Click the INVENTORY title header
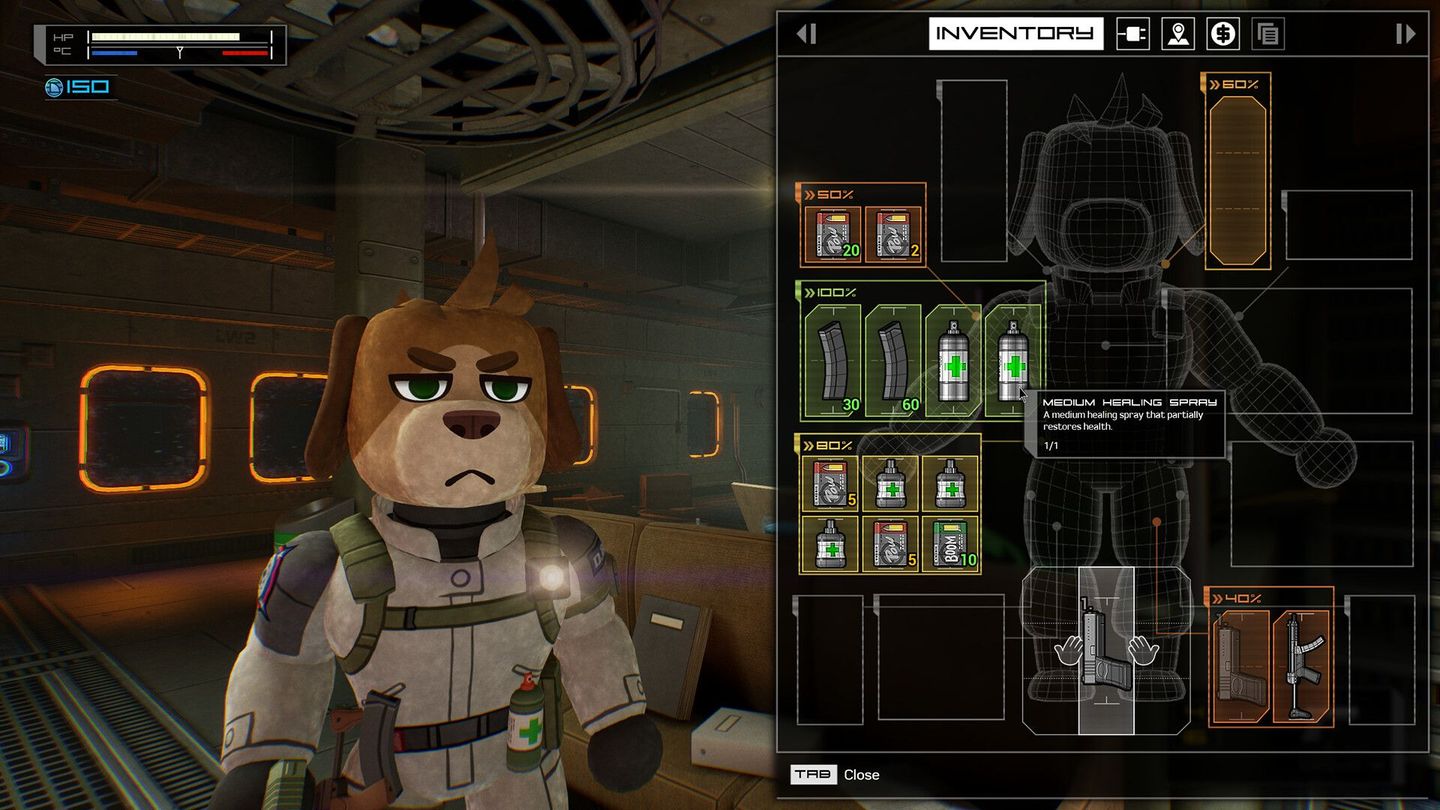The width and height of the screenshot is (1440, 810). pyautogui.click(x=1017, y=33)
